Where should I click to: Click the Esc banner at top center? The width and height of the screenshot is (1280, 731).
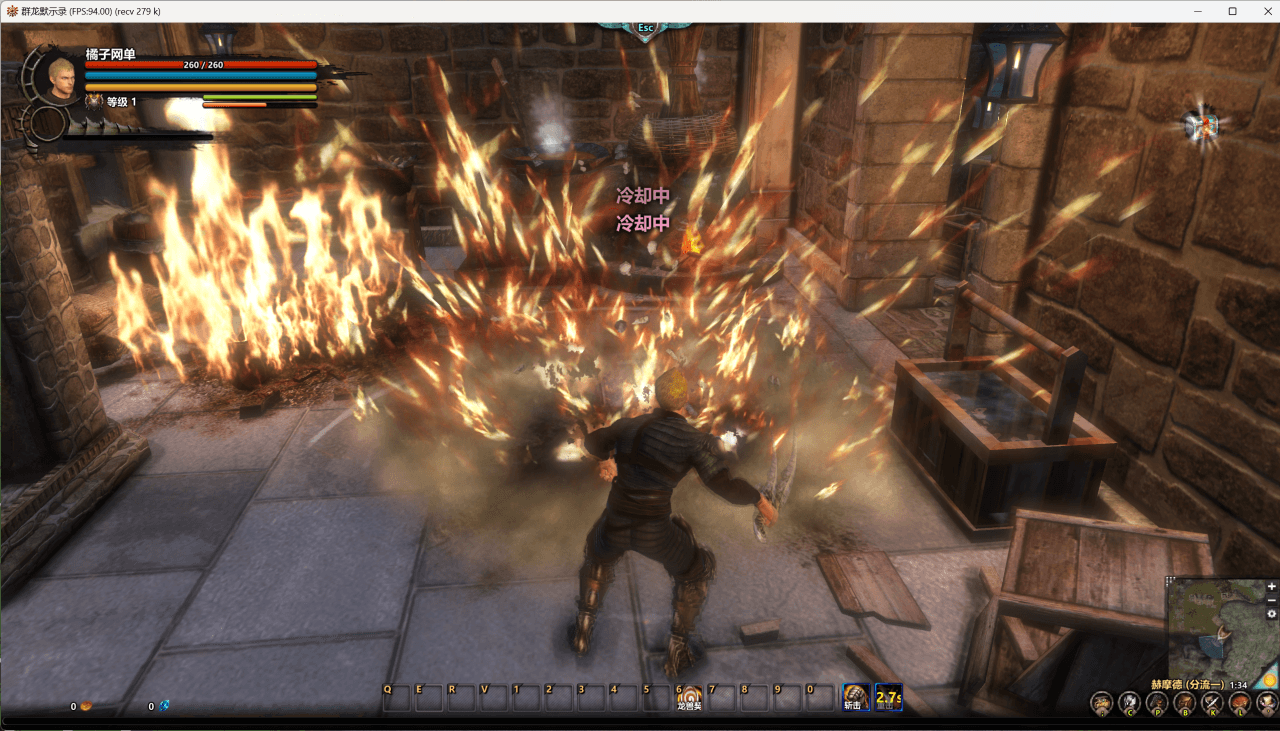coord(644,28)
